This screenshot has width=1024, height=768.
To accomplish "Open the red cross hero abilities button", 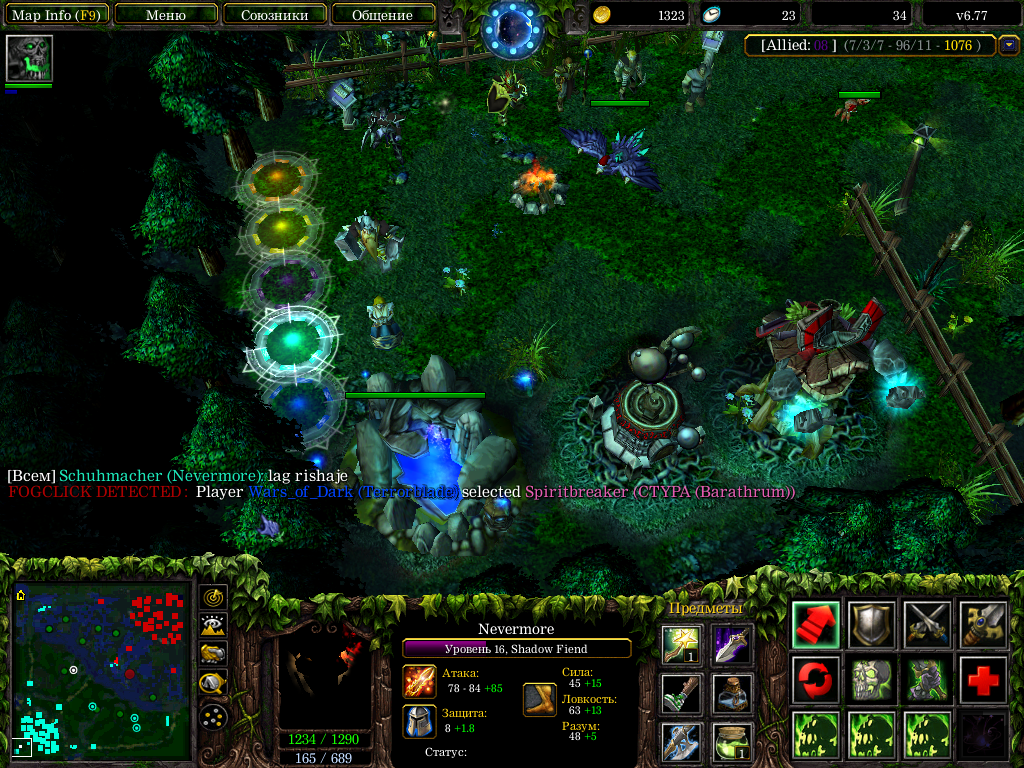I will [983, 680].
